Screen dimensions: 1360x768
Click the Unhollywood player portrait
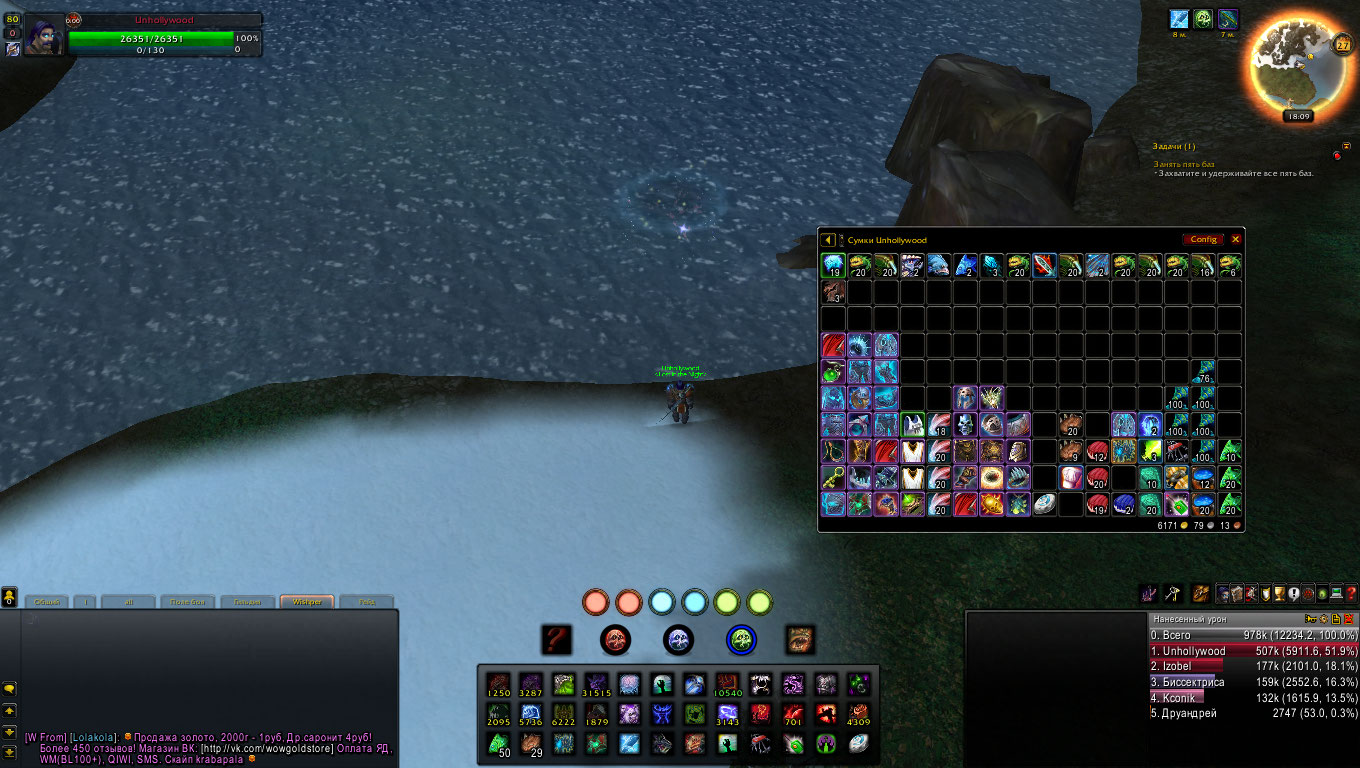44,36
